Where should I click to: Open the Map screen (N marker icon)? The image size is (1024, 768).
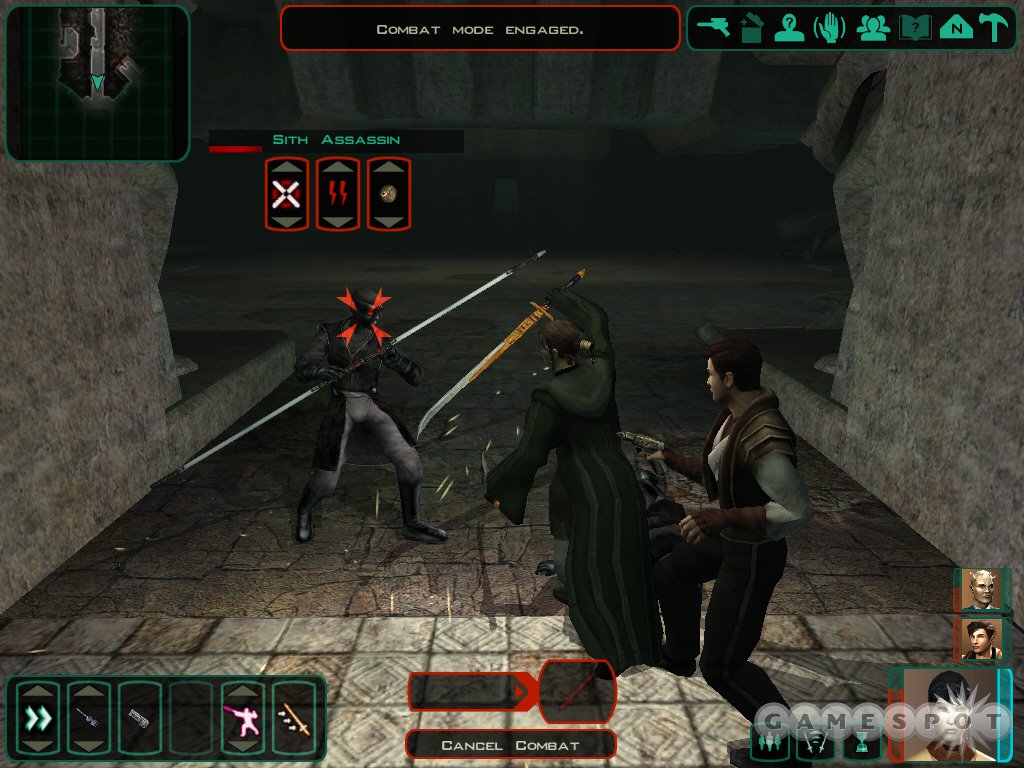coord(956,28)
